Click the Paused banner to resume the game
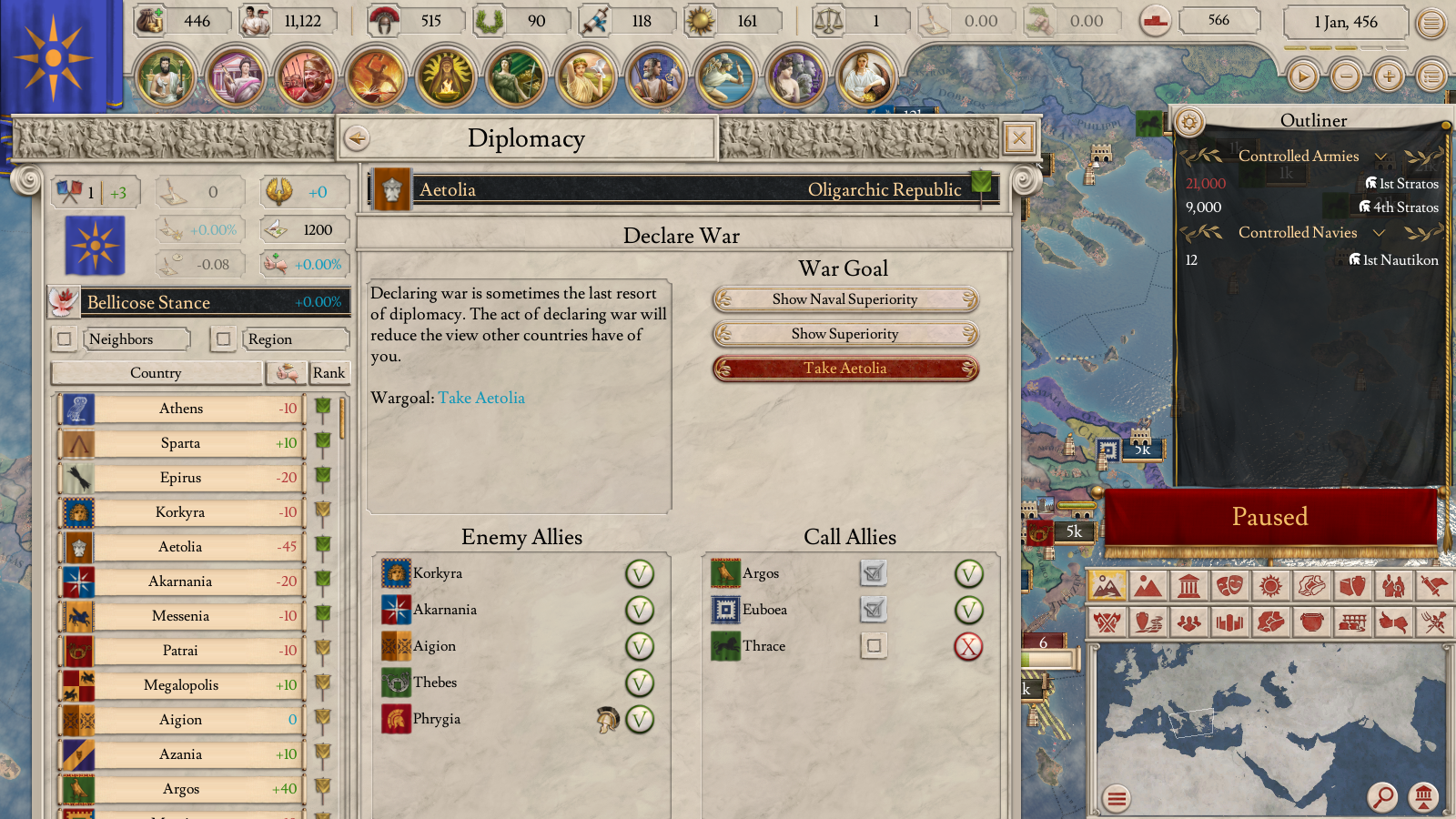Viewport: 1456px width, 819px height. click(x=1269, y=517)
